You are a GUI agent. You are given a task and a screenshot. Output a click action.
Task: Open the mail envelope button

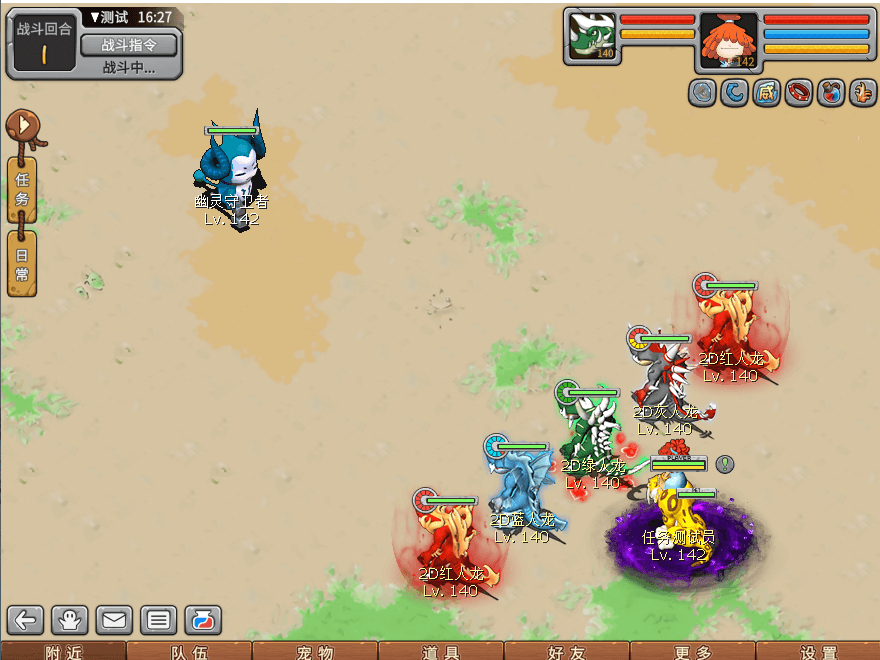[114, 620]
